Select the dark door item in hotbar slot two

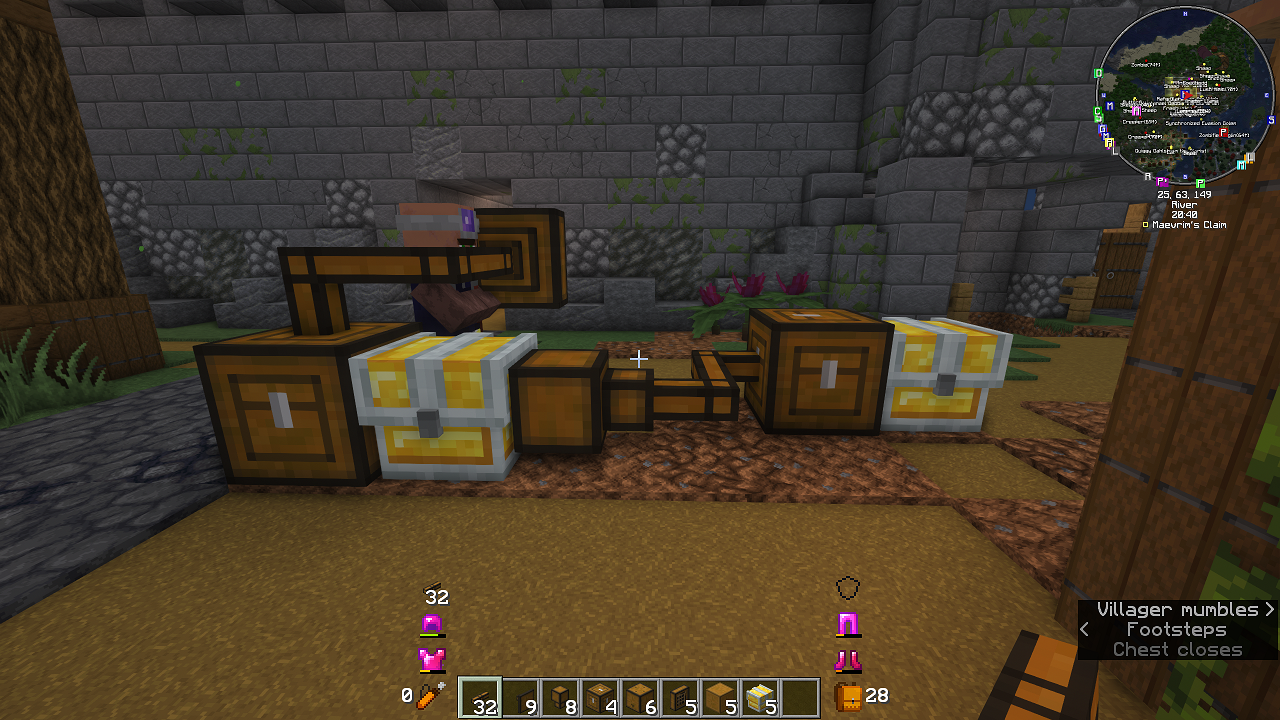(x=520, y=696)
